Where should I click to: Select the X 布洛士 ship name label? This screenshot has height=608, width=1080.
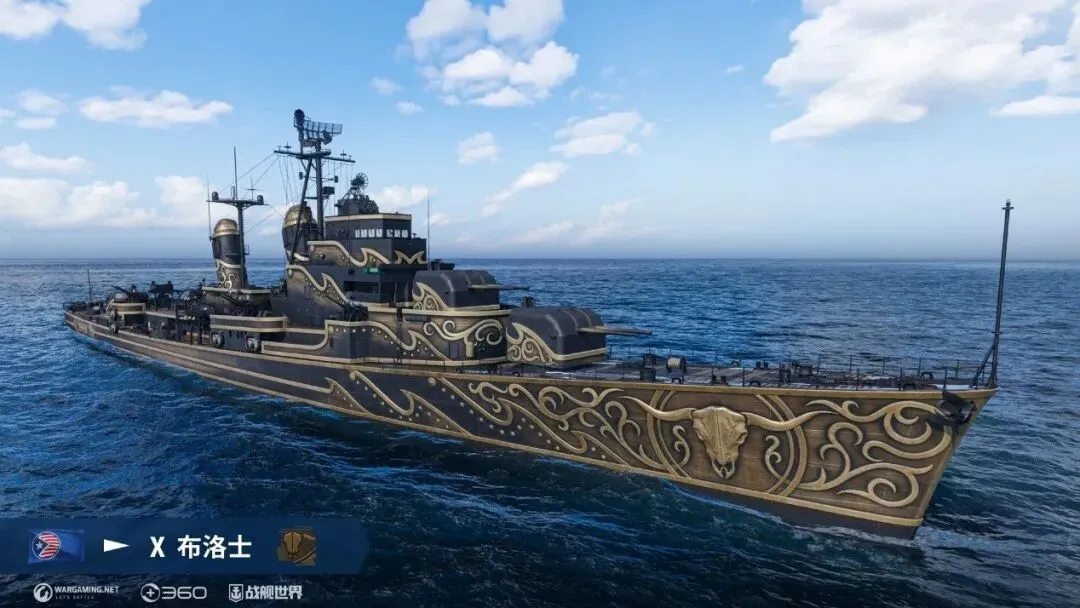(x=200, y=547)
